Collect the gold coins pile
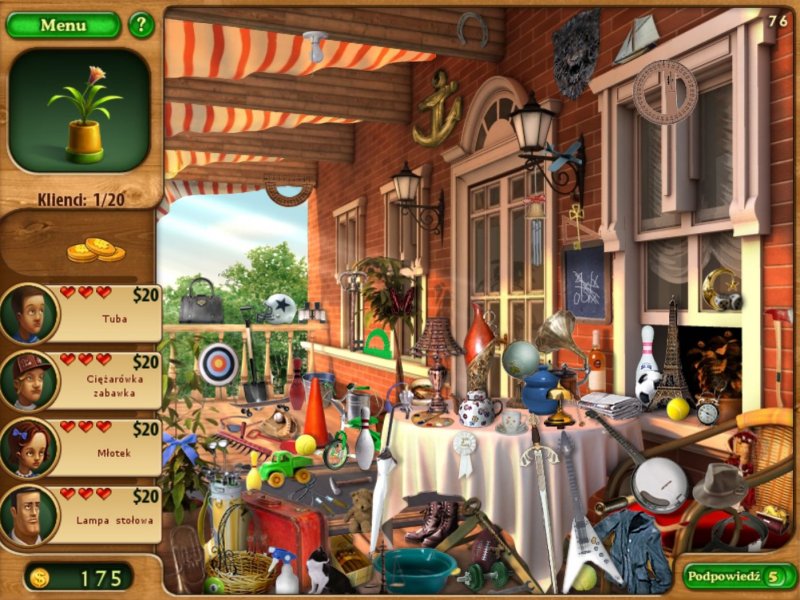This screenshot has height=600, width=800. coord(95,249)
